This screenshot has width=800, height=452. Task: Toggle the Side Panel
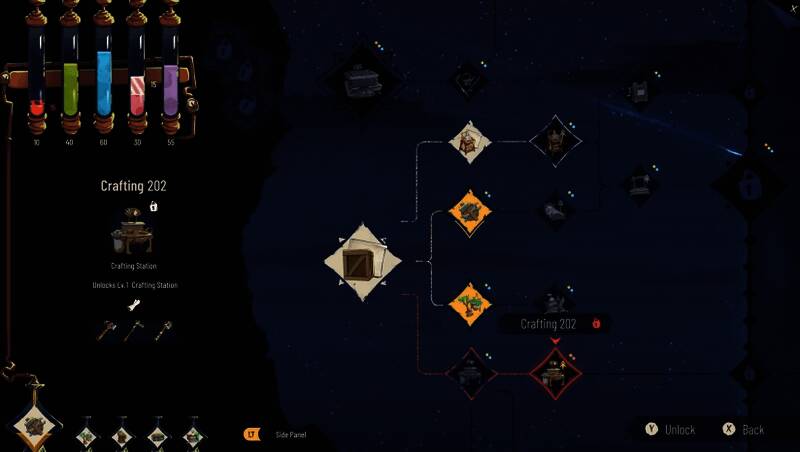click(x=285, y=434)
